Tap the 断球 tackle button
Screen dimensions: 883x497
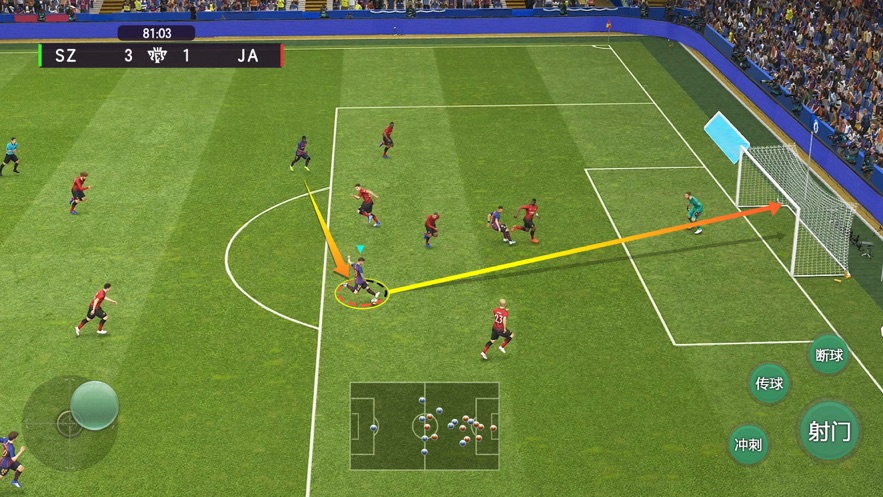(829, 355)
